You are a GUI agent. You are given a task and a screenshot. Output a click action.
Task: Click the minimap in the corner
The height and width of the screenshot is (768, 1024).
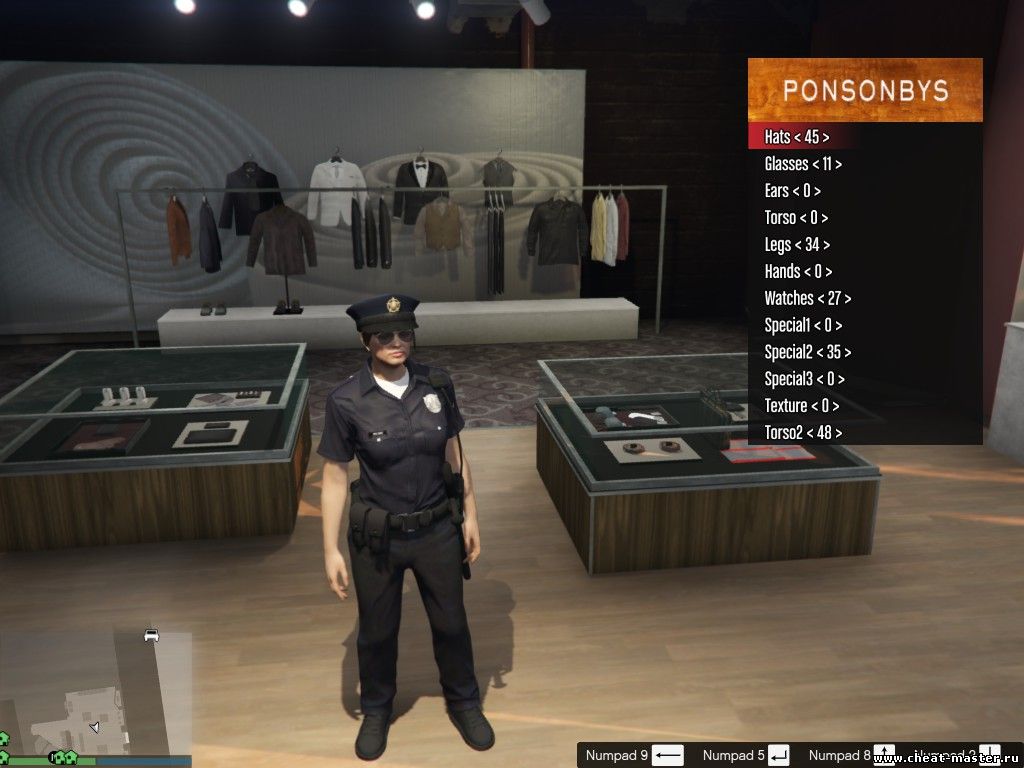96,694
